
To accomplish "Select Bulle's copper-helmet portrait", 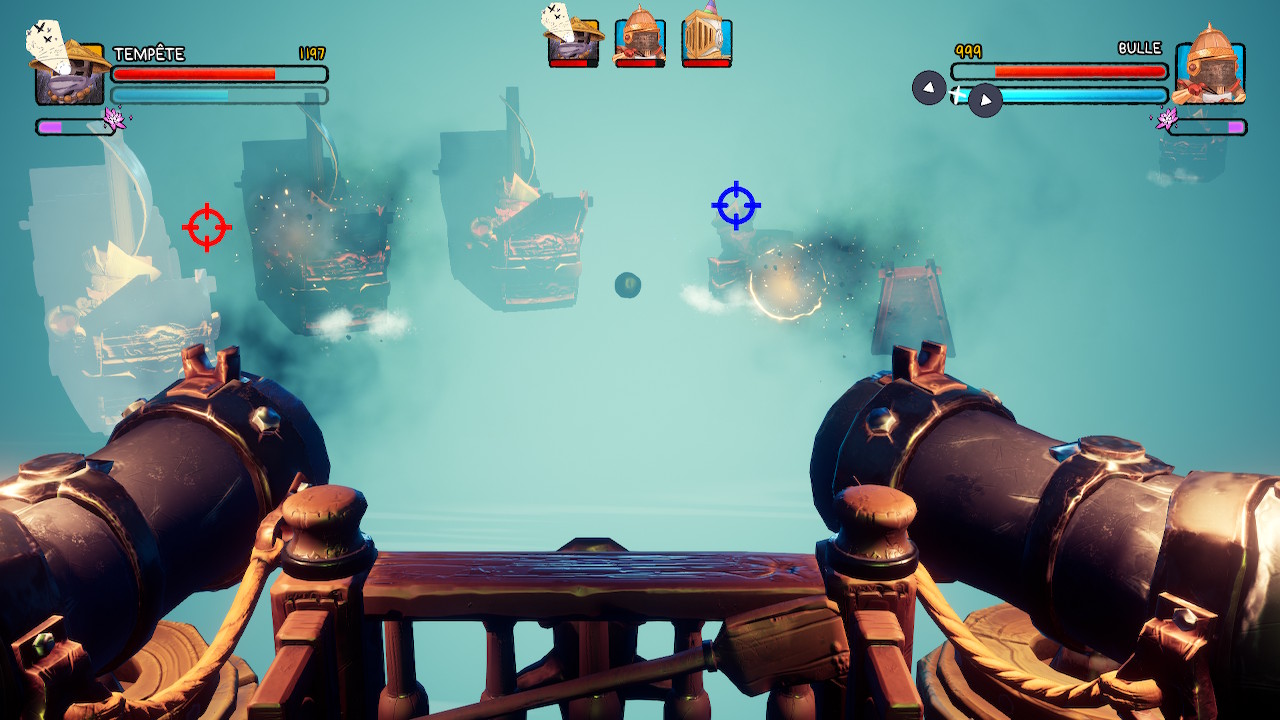I will point(1210,70).
